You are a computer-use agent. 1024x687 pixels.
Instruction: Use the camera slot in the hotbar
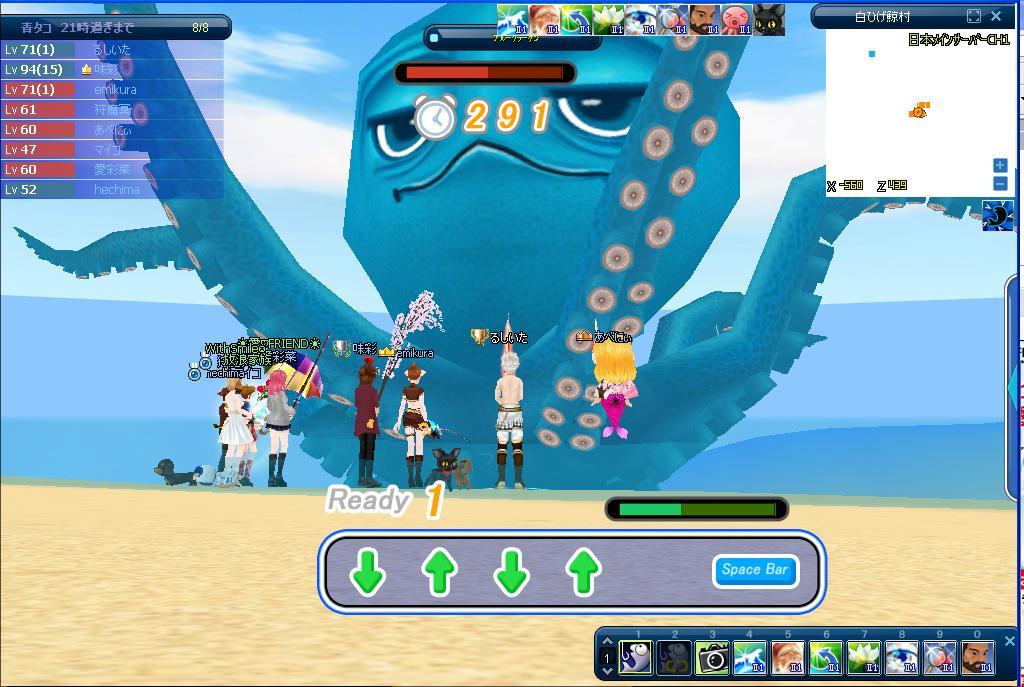pyautogui.click(x=712, y=658)
